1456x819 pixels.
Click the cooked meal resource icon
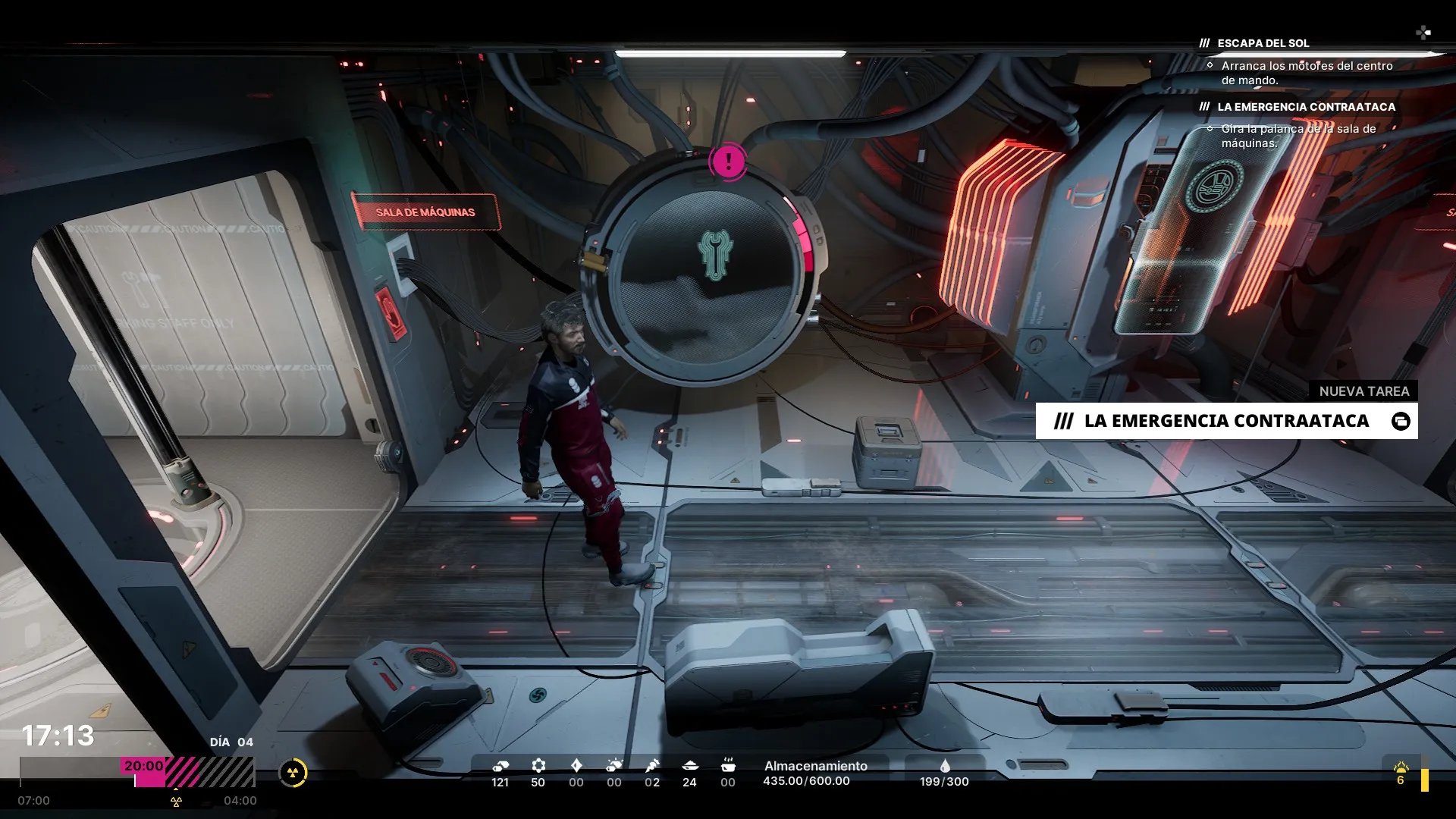click(727, 764)
